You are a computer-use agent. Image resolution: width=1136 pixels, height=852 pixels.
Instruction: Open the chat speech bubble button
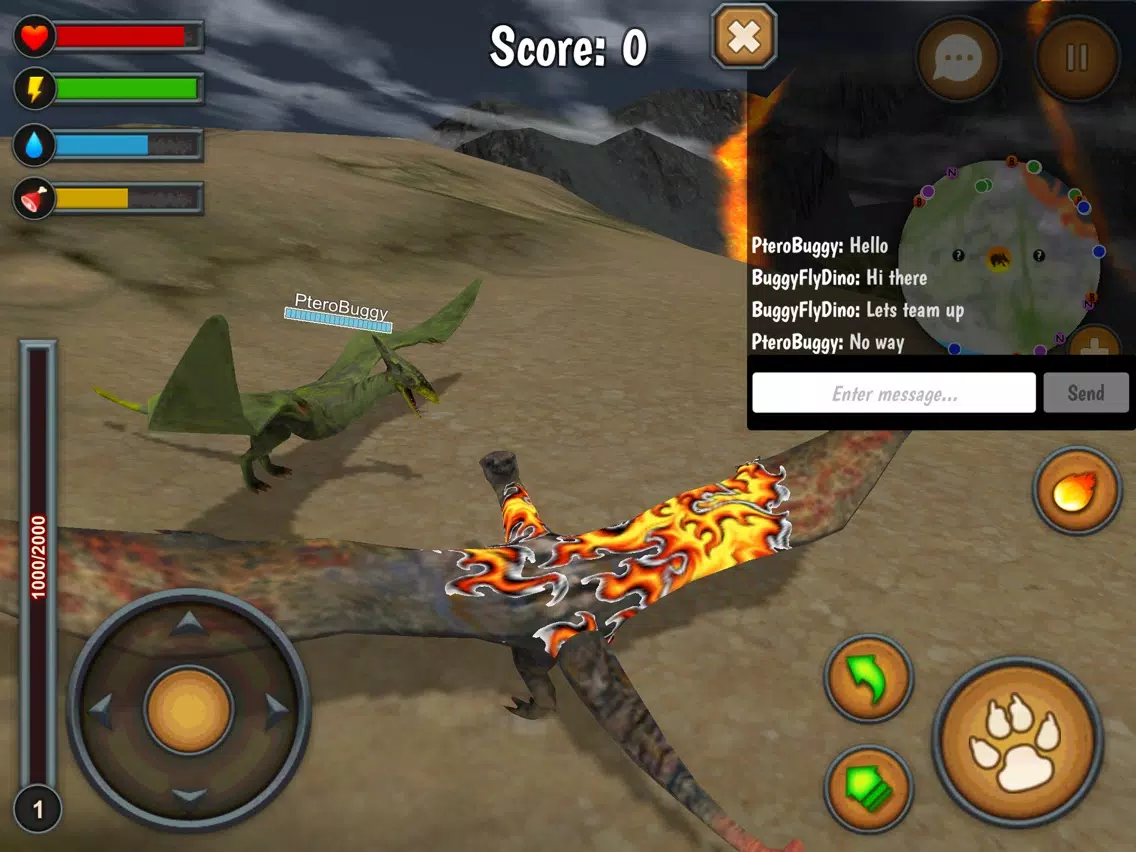(x=958, y=58)
